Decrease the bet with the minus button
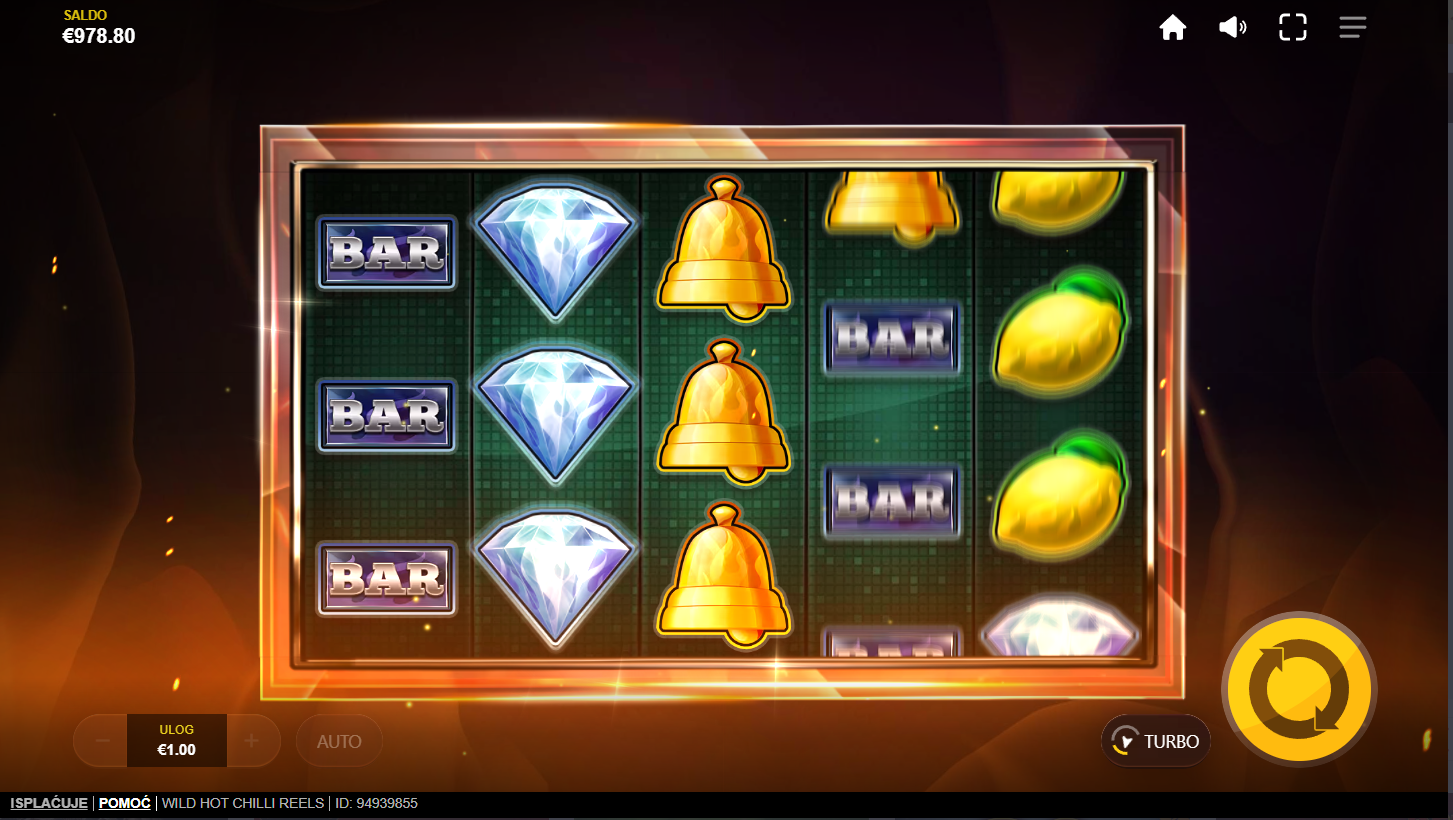This screenshot has height=820, width=1453. click(x=102, y=741)
